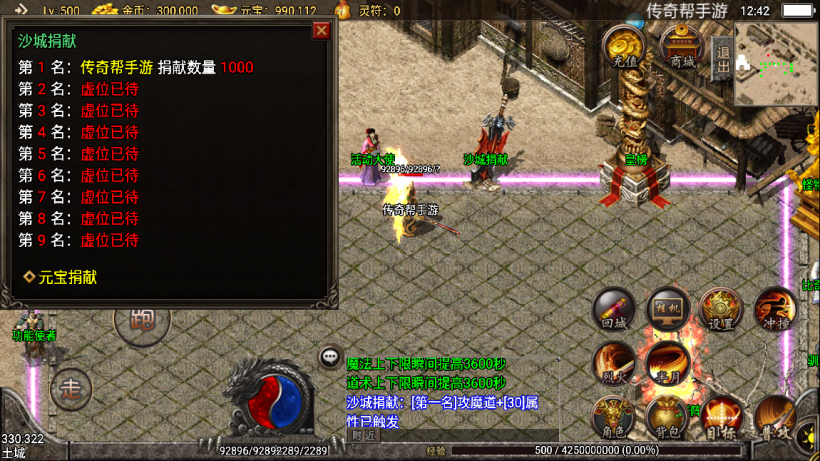This screenshot has height=461, width=820.
Task: Open the 充值 recharge icon
Action: click(x=623, y=46)
